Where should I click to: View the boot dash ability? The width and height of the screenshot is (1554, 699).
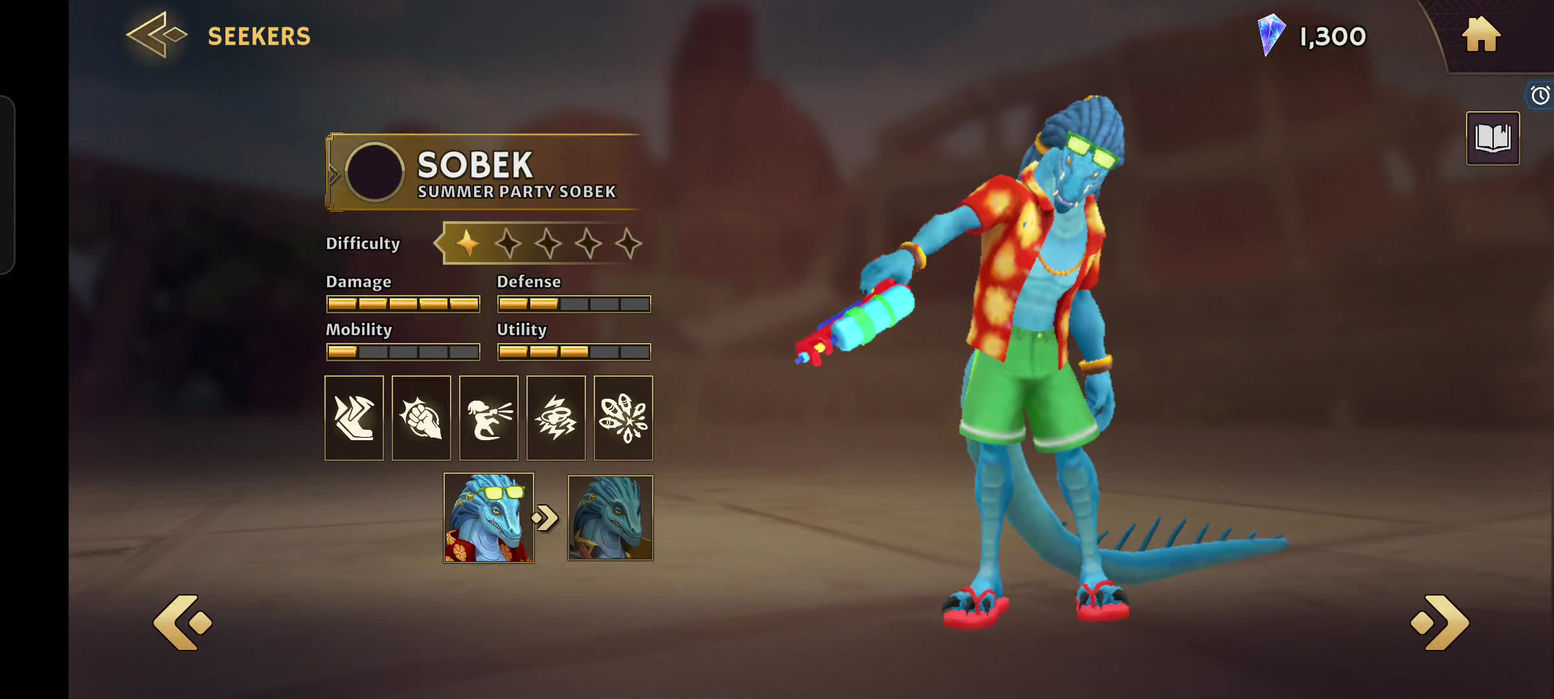click(354, 418)
